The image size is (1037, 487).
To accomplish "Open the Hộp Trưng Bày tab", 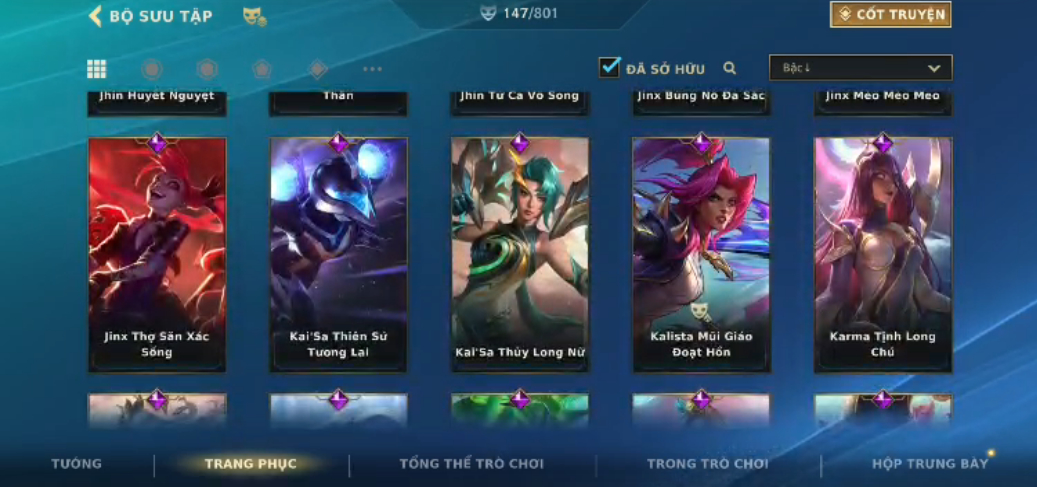I will coord(929,464).
